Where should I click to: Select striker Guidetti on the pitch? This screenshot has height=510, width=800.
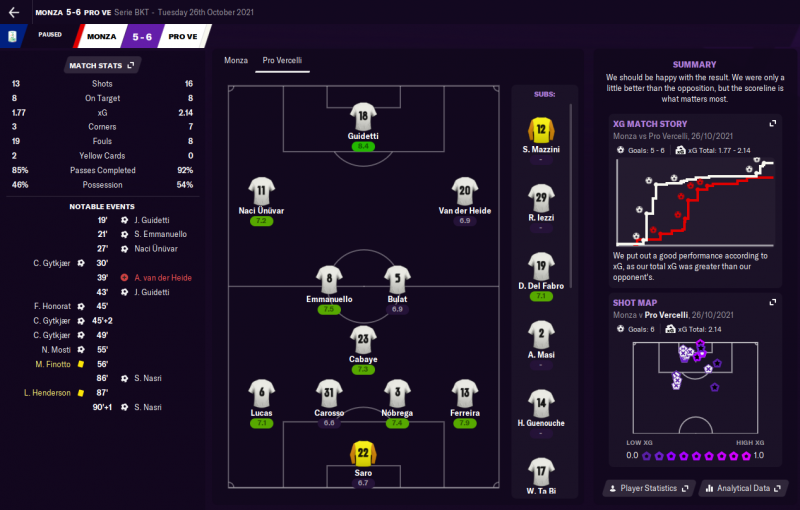pos(362,117)
